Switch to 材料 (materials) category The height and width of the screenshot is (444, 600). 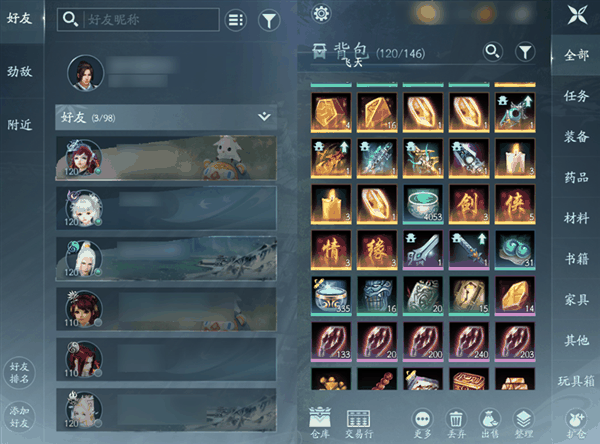tap(576, 218)
